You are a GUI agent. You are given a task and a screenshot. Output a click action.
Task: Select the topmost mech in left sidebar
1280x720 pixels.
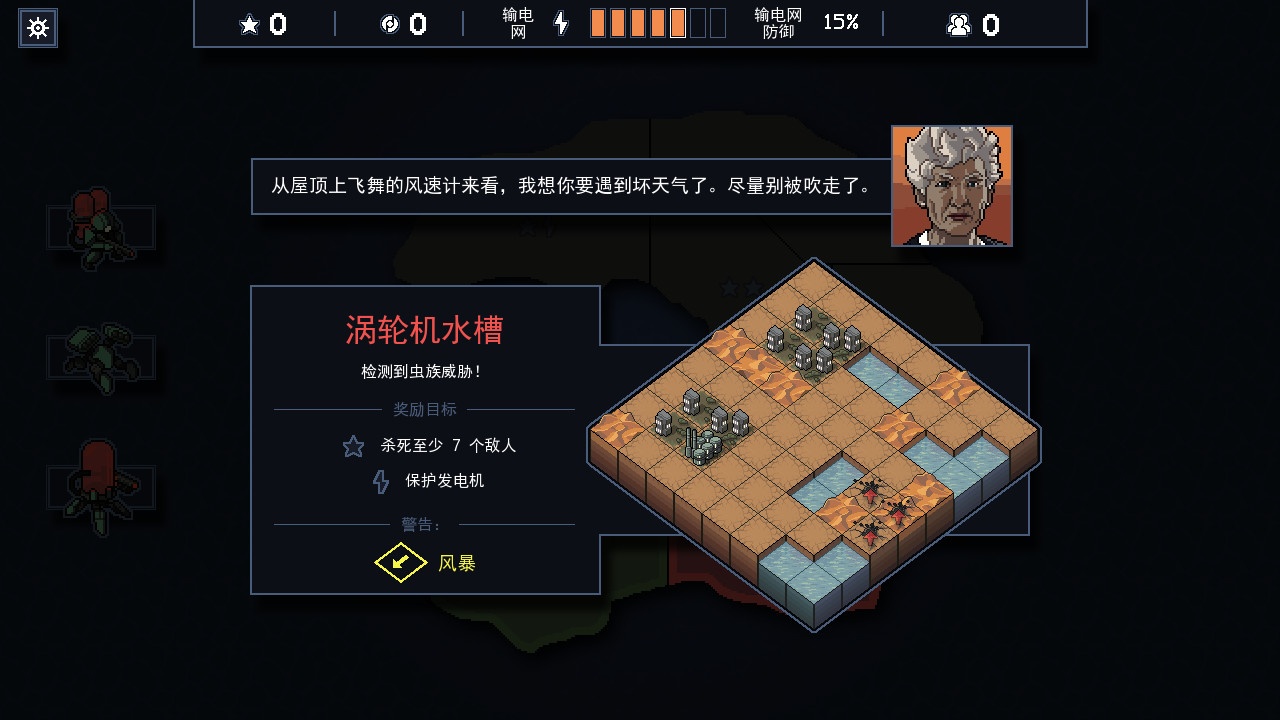97,228
